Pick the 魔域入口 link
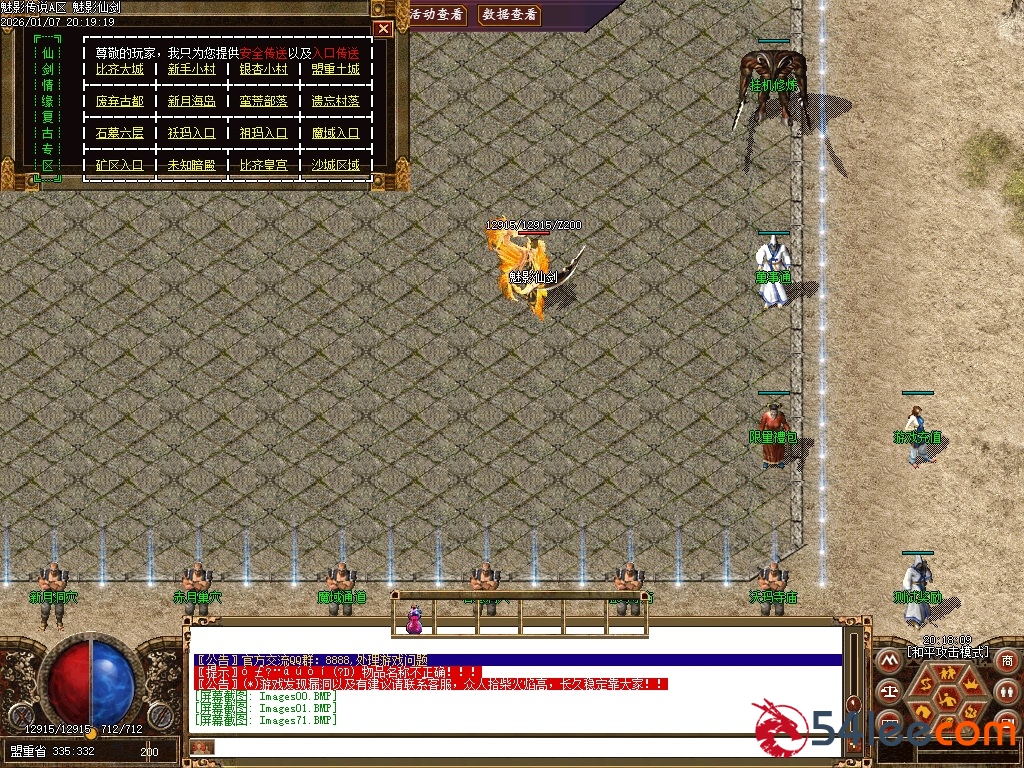 click(x=335, y=133)
